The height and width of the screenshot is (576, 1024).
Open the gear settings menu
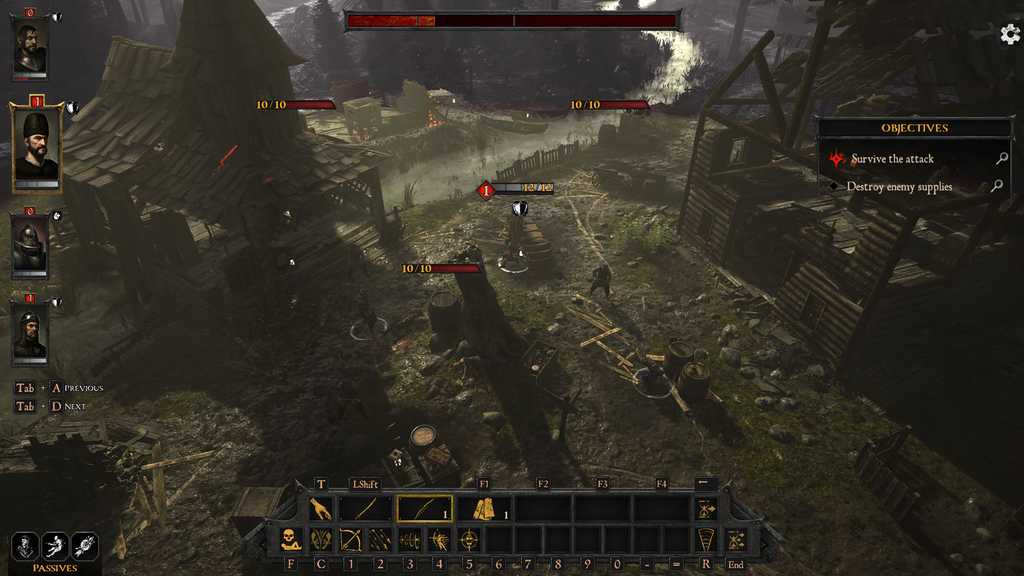pos(1010,34)
